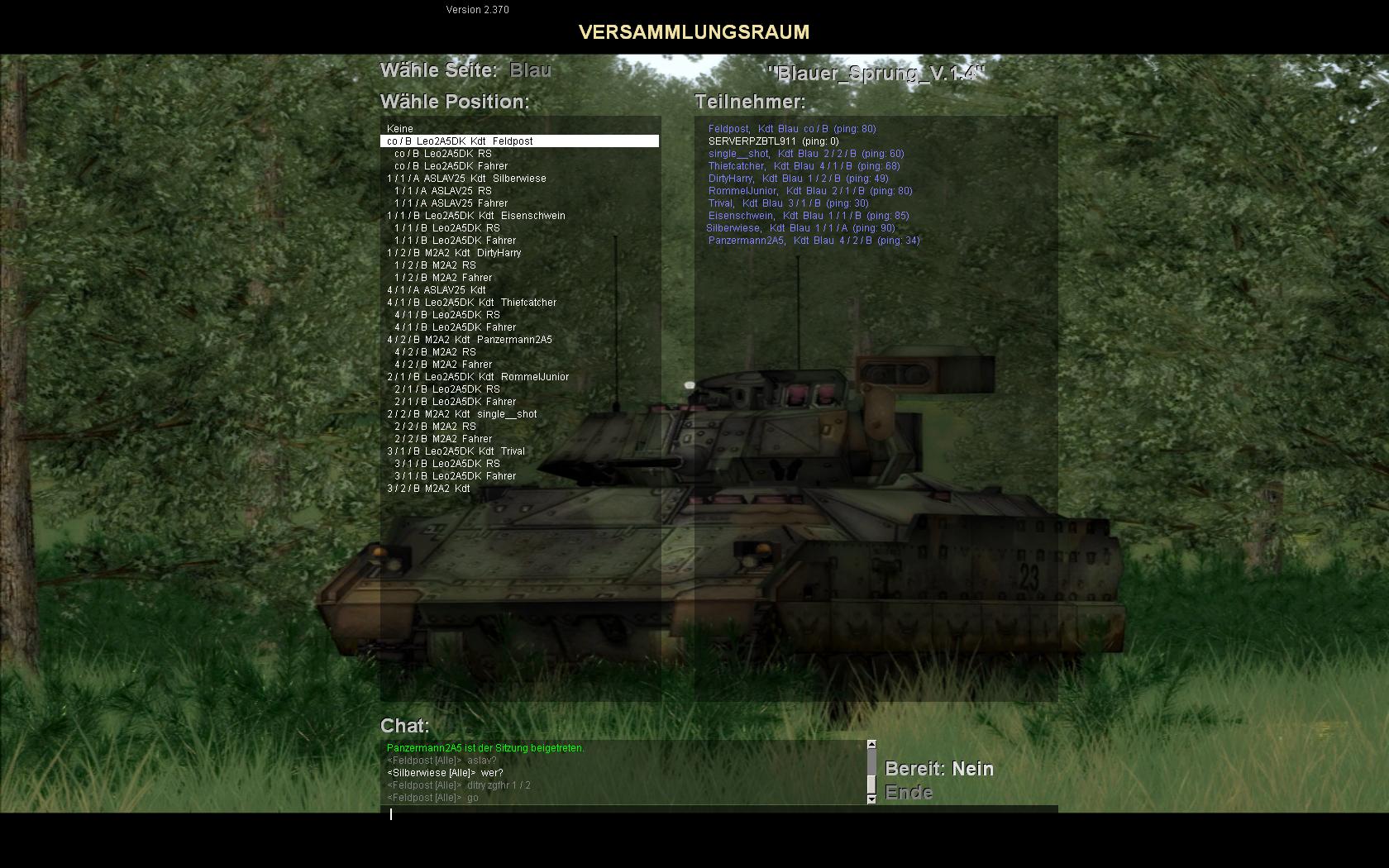Choose co/B Leo2A5DK Kdt Feldpost position
The width and height of the screenshot is (1389, 868).
(x=460, y=141)
